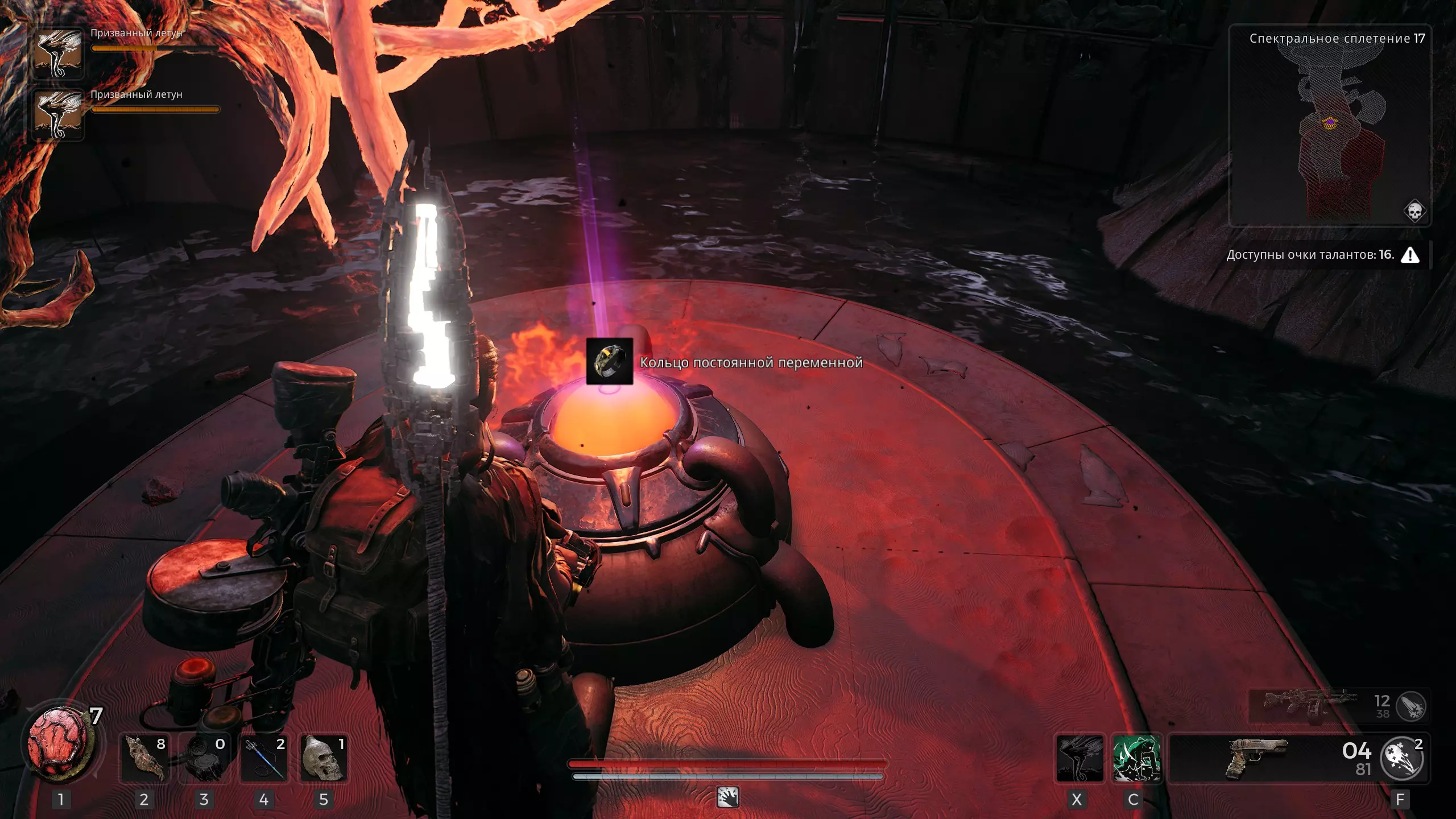Screen dimensions: 1456x819
Task: Select the silver skull consumable slot
Action: [324, 758]
